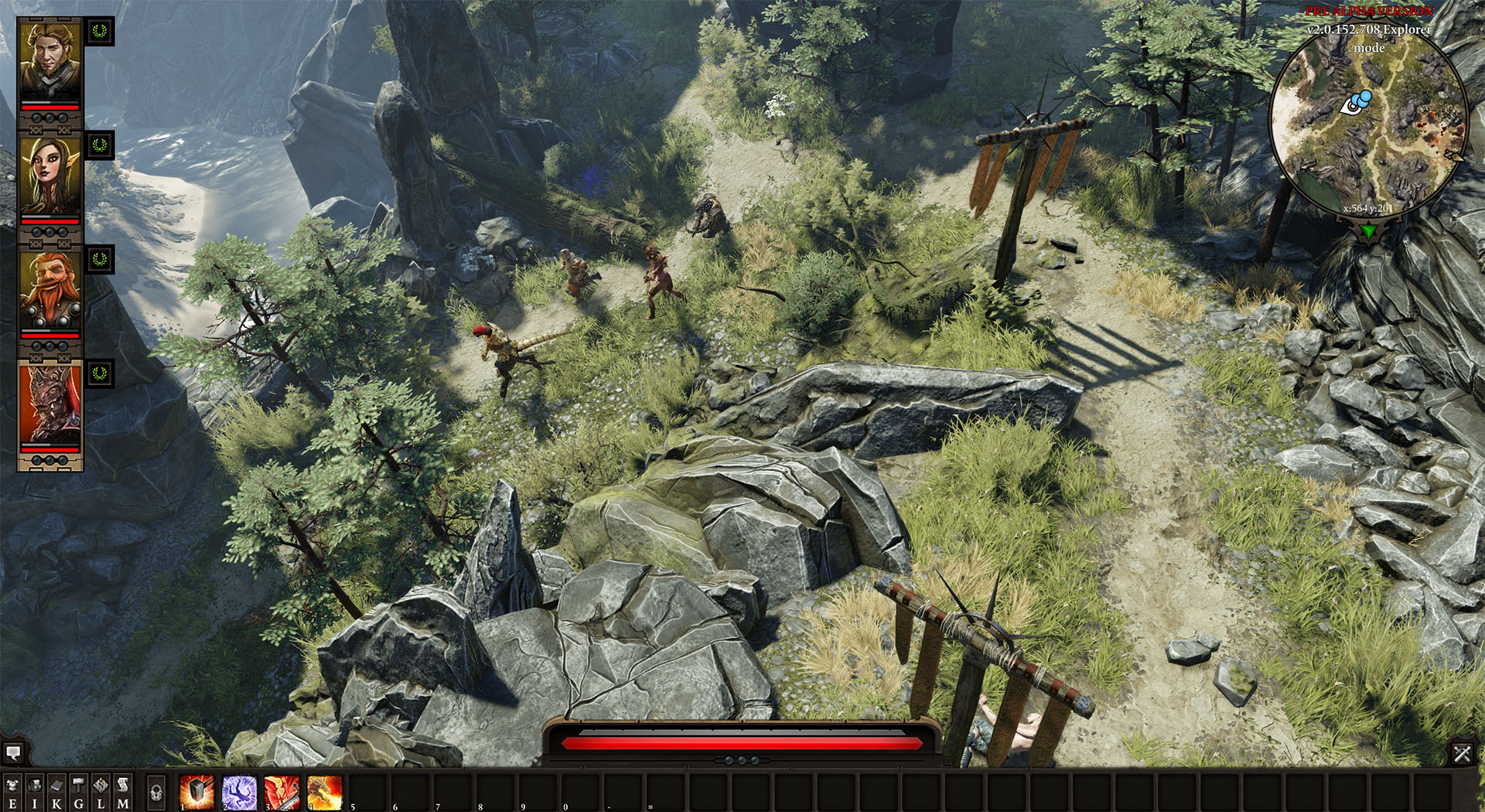Toggle the hotbar padlock lock icon
1485x812 pixels.
pos(157,792)
